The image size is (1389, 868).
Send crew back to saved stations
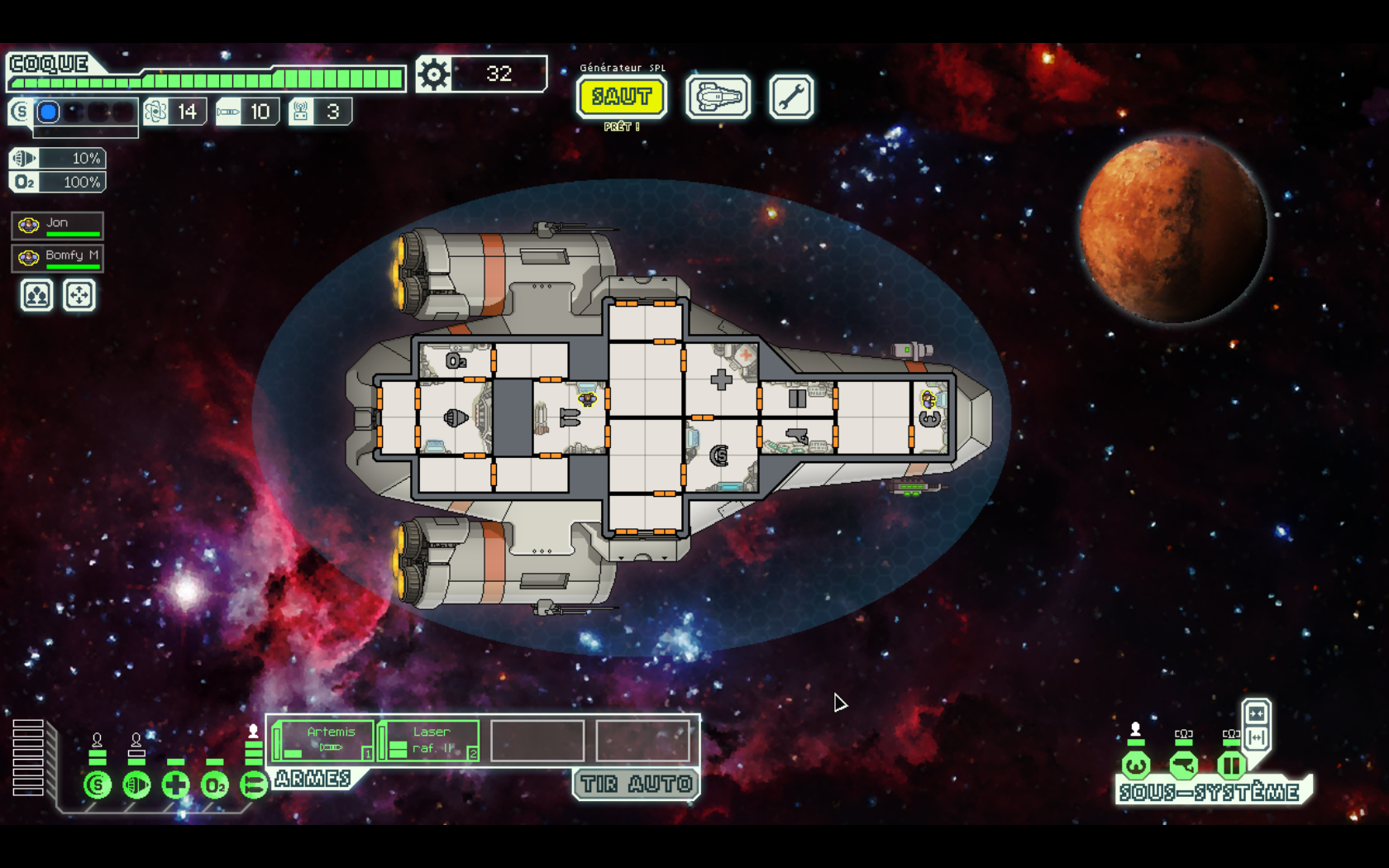[79, 295]
